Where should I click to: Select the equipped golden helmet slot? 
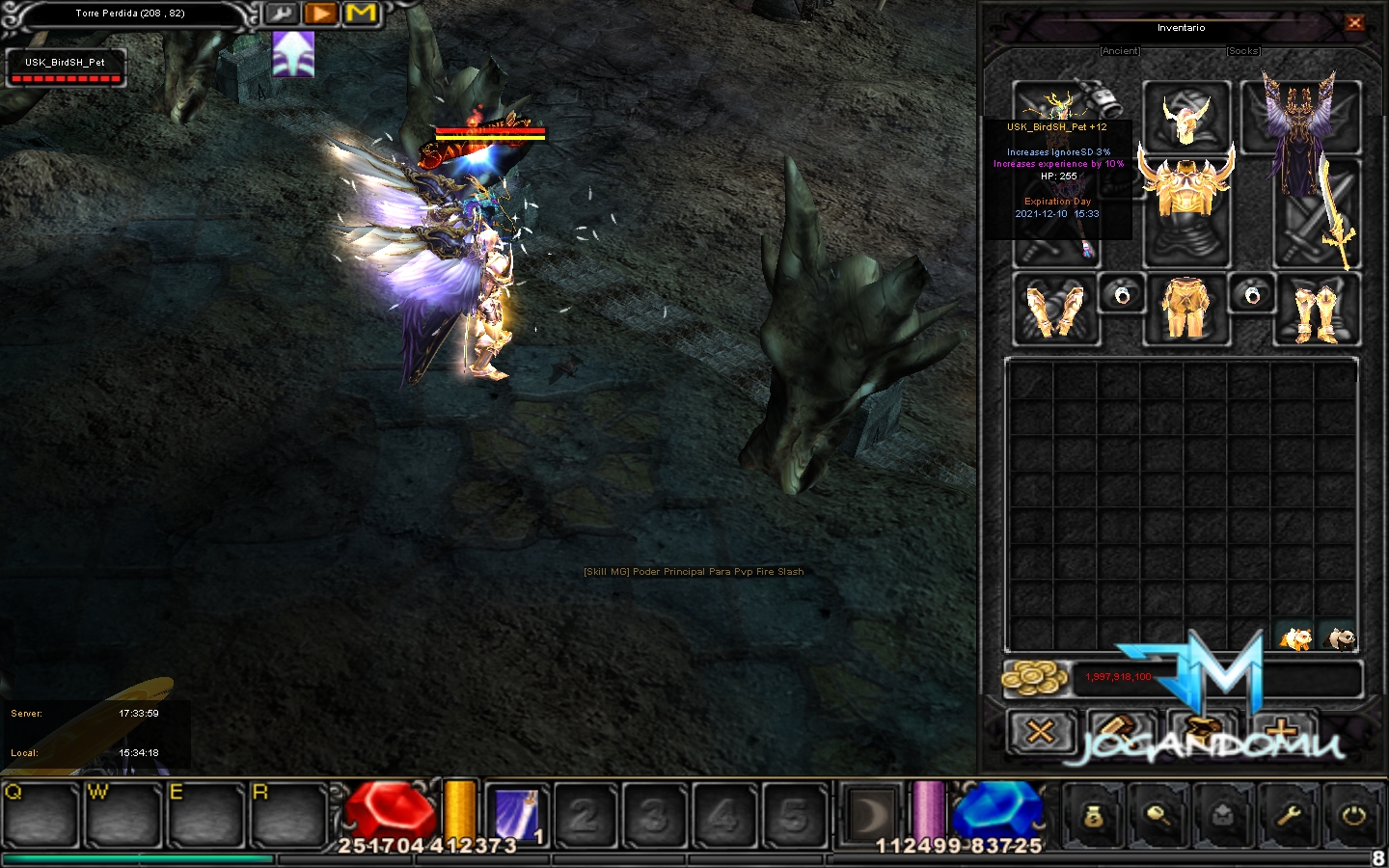click(1186, 117)
